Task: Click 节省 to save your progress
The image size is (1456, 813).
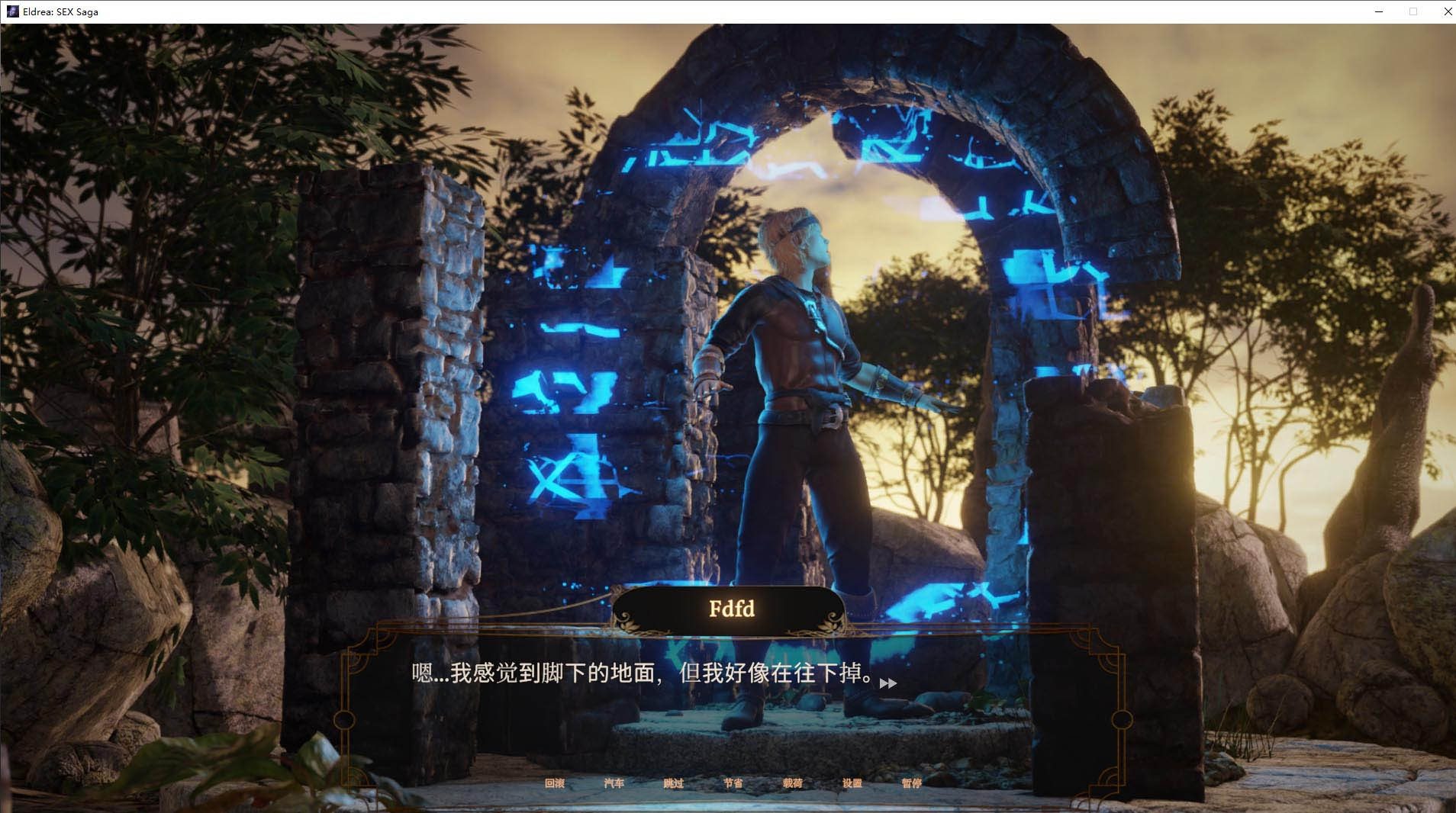Action: point(734,782)
